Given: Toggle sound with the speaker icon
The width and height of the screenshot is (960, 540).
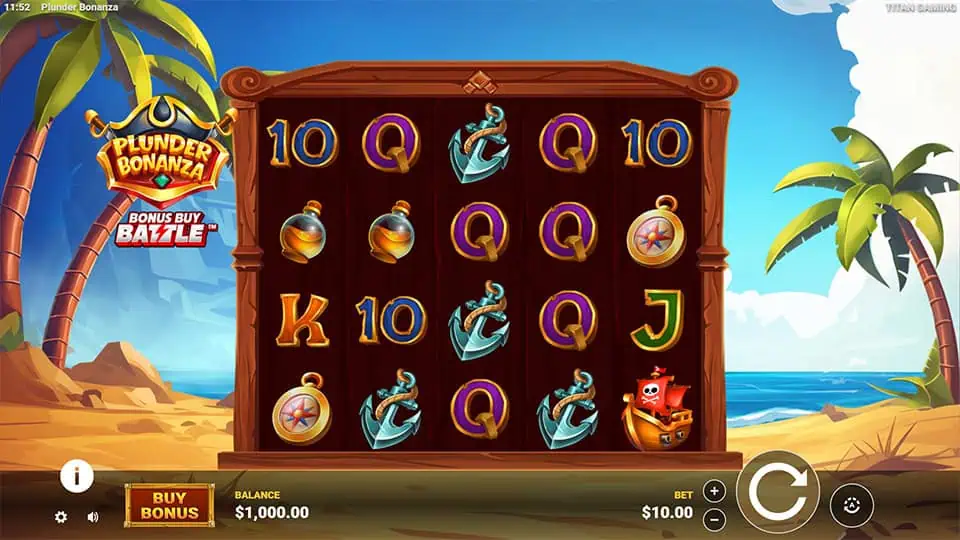Looking at the screenshot, I should click(93, 517).
